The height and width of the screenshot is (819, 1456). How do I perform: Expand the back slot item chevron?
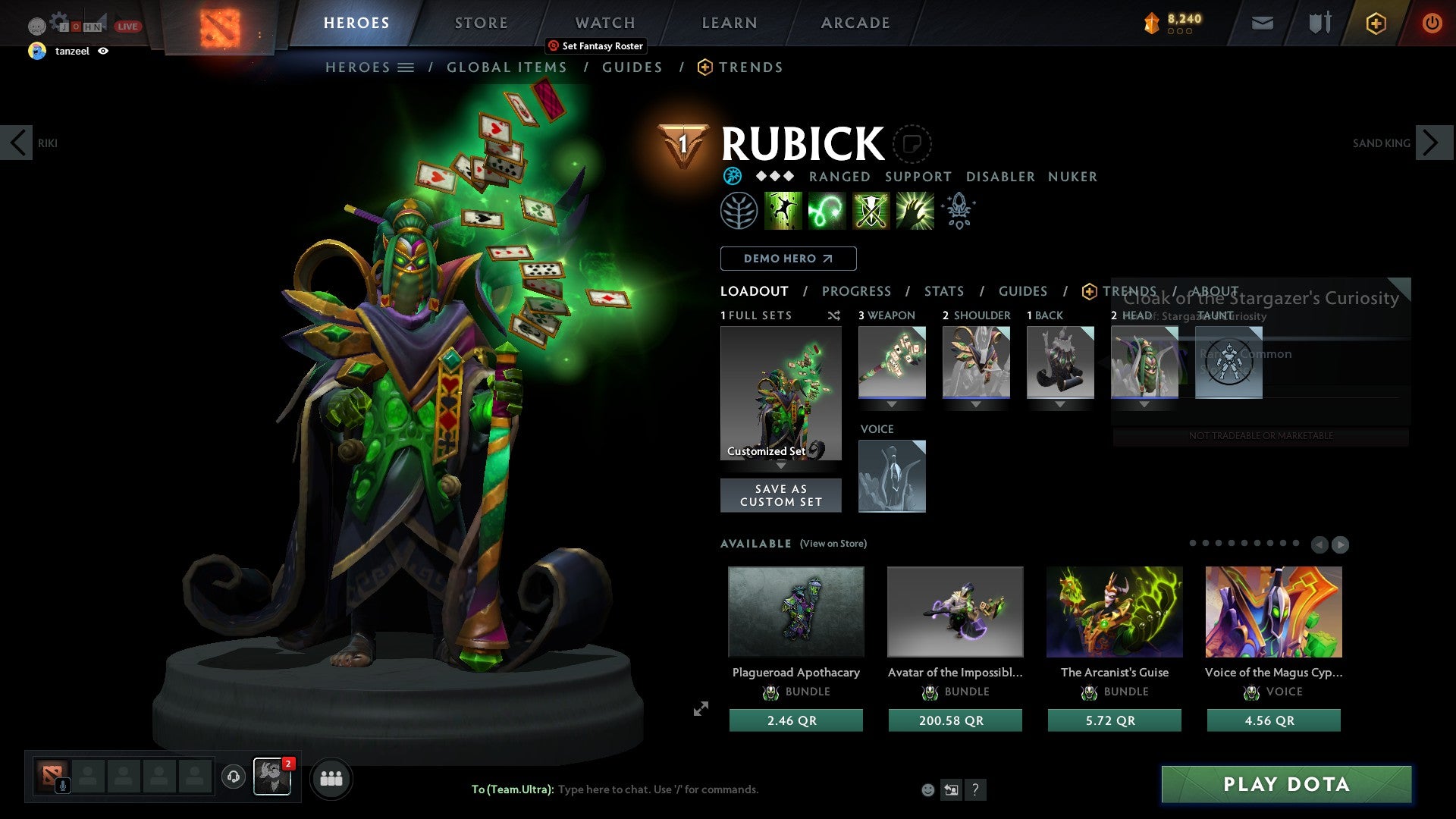(1060, 404)
